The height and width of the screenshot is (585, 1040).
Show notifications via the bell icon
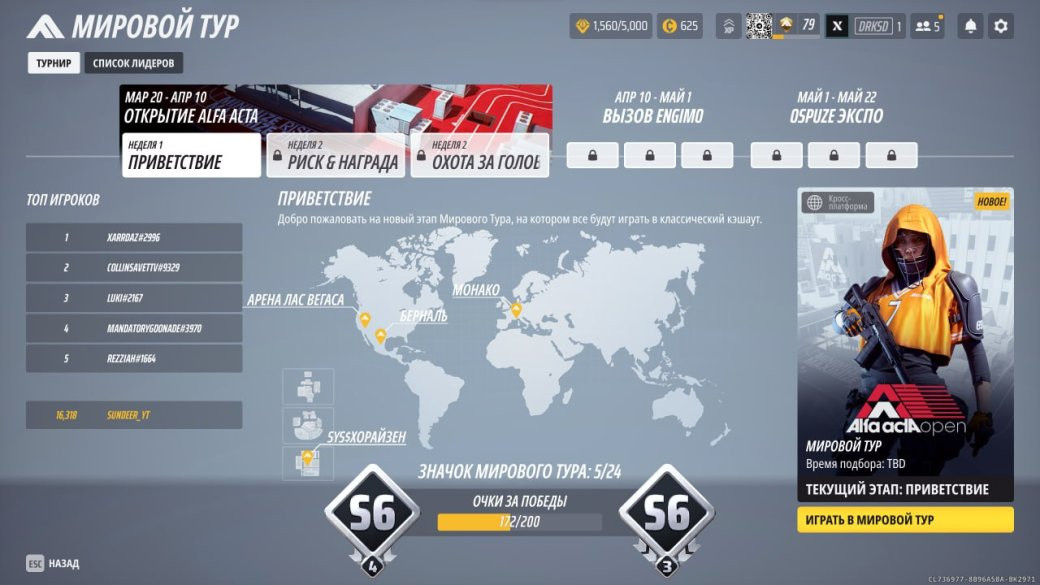pyautogui.click(x=969, y=27)
